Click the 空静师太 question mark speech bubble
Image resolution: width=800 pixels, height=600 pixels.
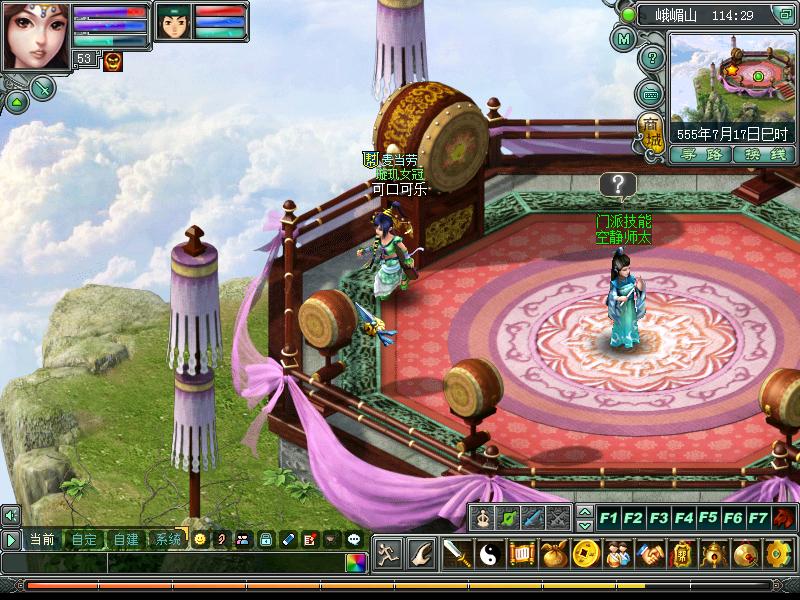click(x=620, y=185)
